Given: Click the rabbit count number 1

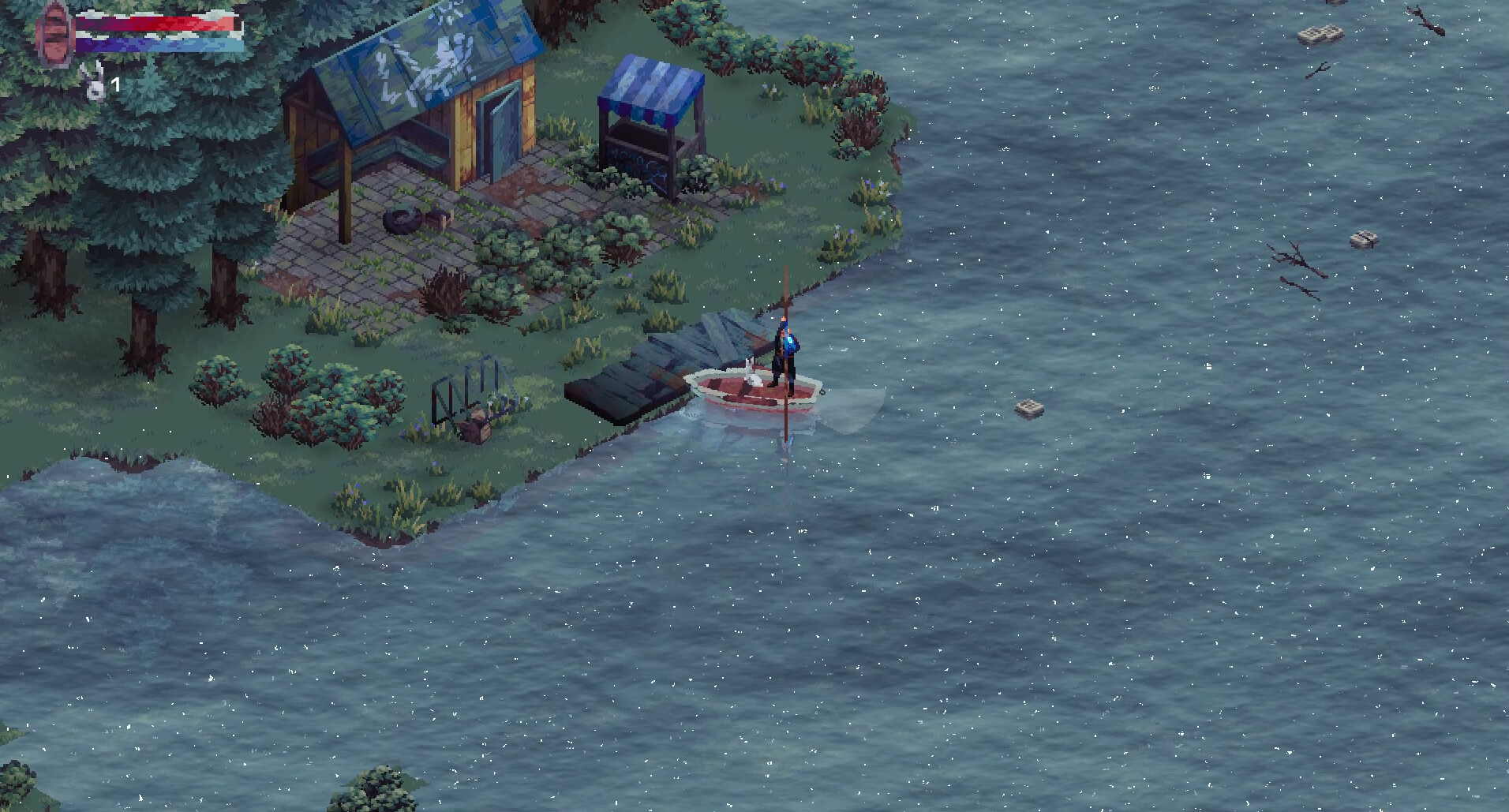Looking at the screenshot, I should [x=115, y=83].
